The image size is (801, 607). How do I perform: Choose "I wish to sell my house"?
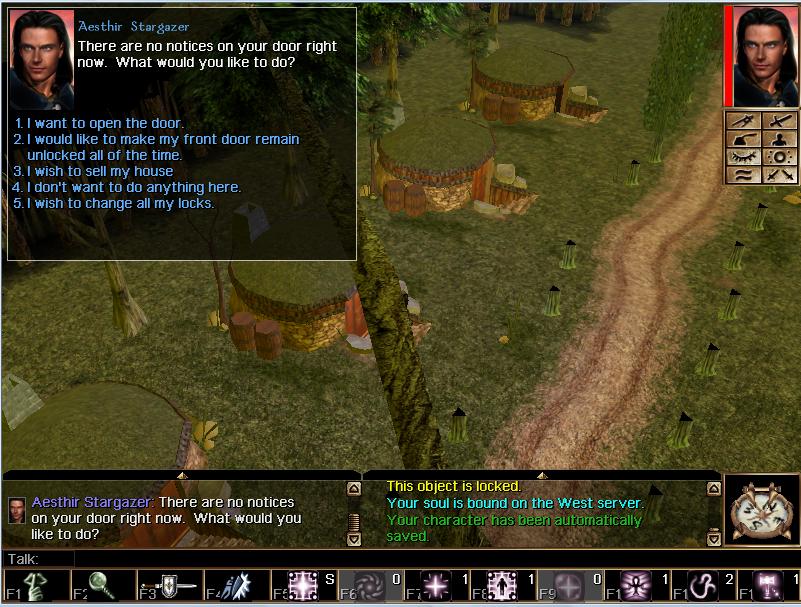coord(99,171)
